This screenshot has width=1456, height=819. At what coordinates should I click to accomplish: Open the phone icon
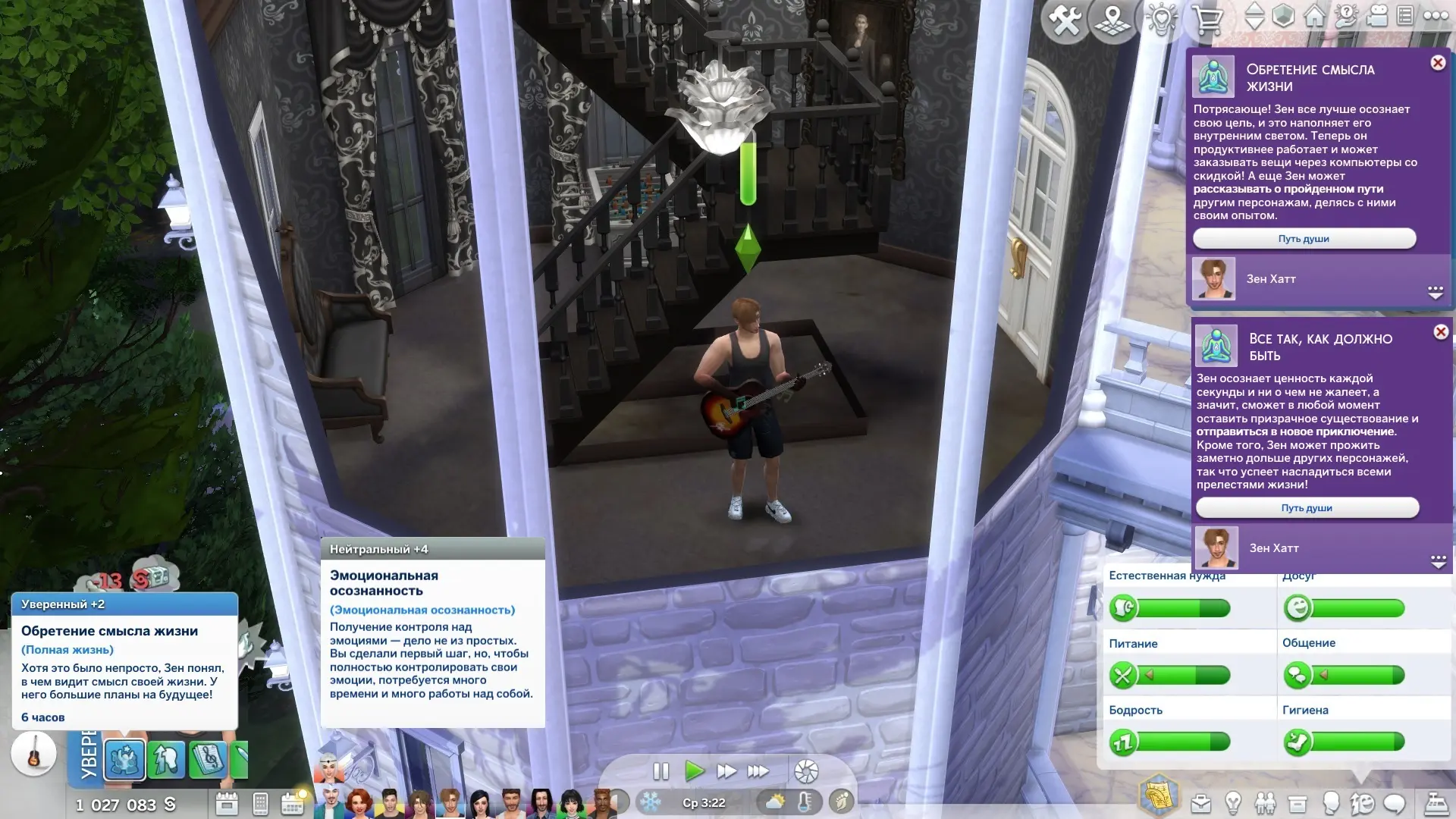click(x=260, y=803)
